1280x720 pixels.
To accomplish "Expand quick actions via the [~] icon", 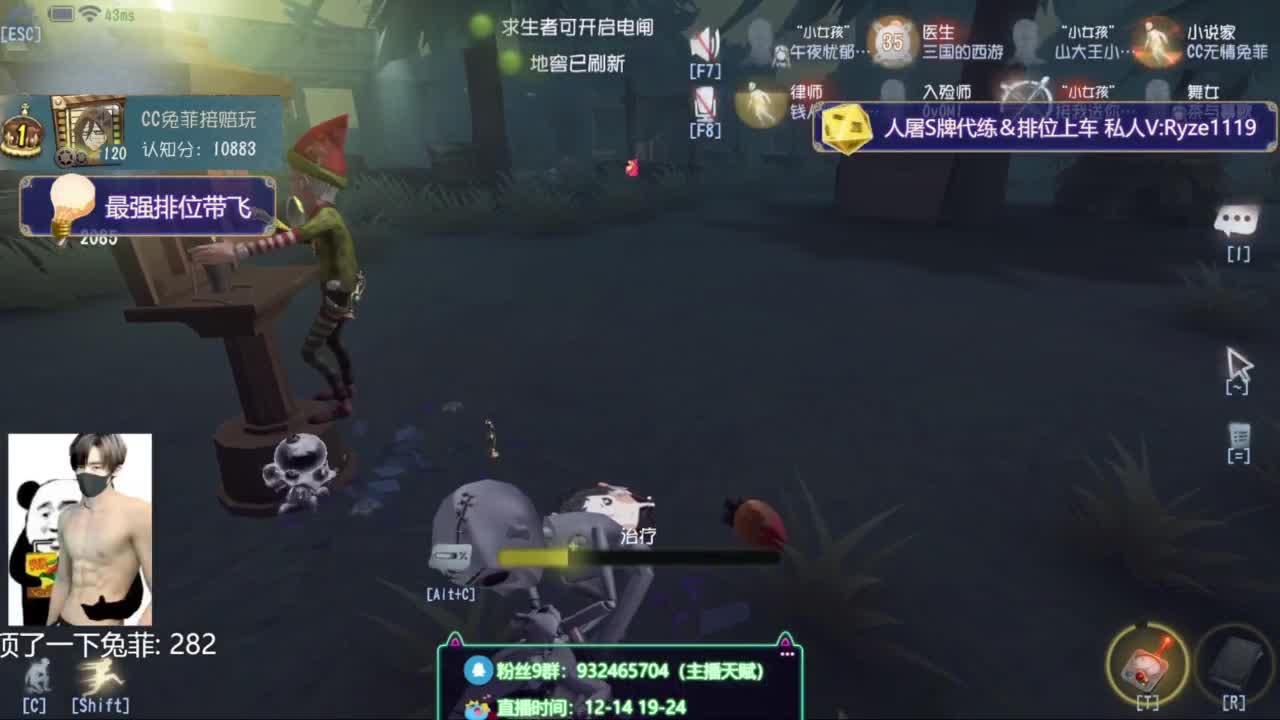I will pyautogui.click(x=1240, y=365).
